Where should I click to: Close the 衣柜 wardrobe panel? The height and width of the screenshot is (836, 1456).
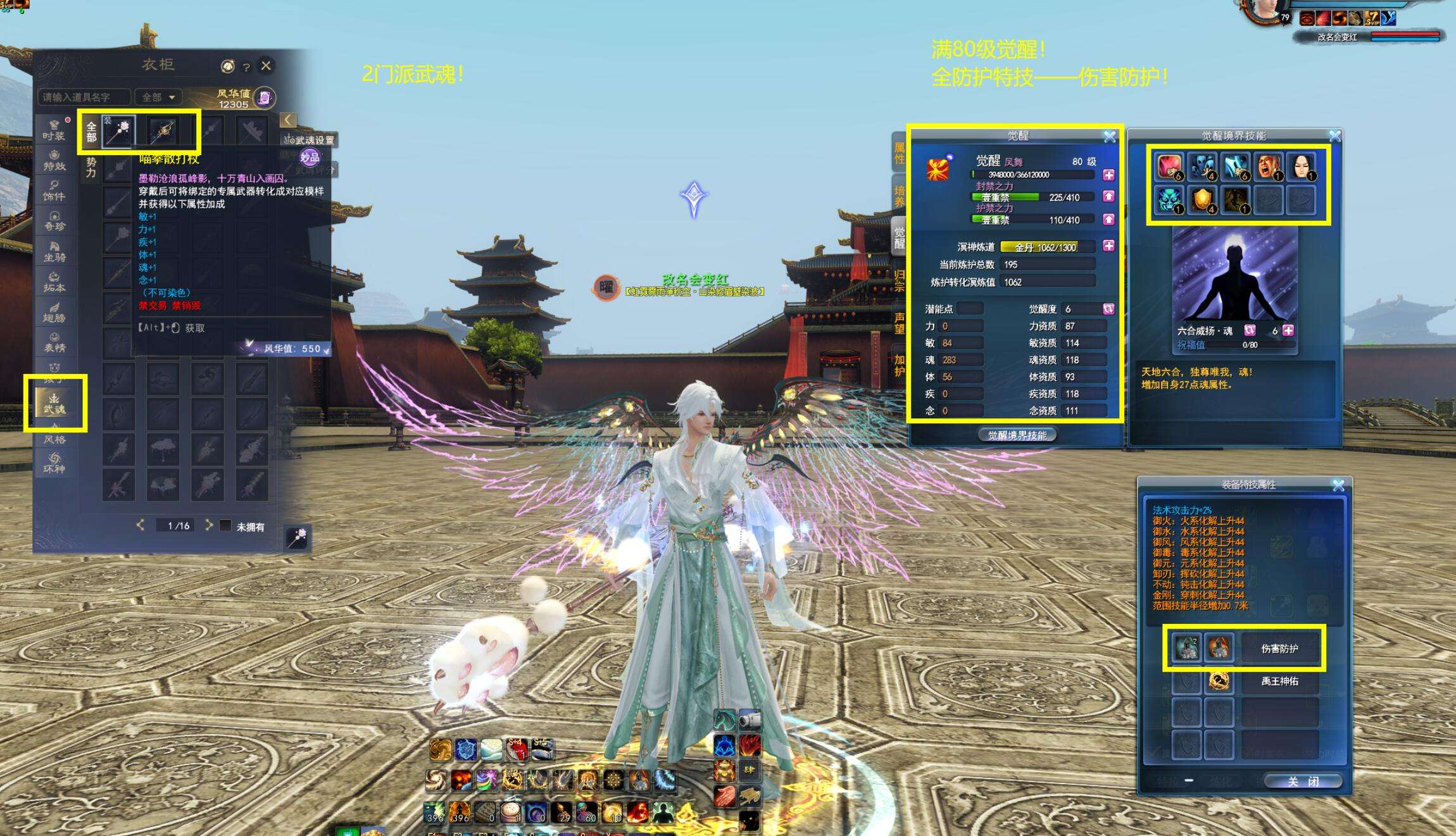[x=266, y=65]
